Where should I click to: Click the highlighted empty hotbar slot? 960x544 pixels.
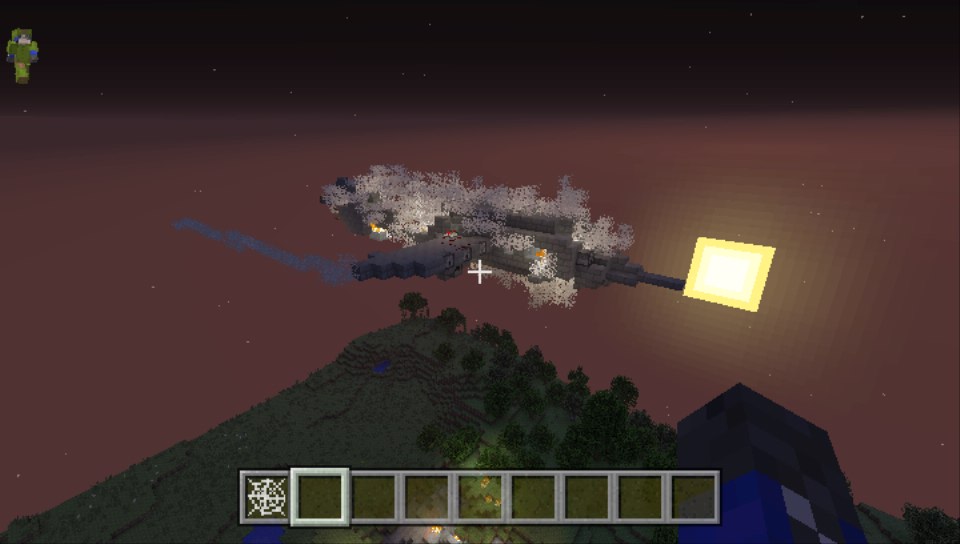tap(320, 497)
